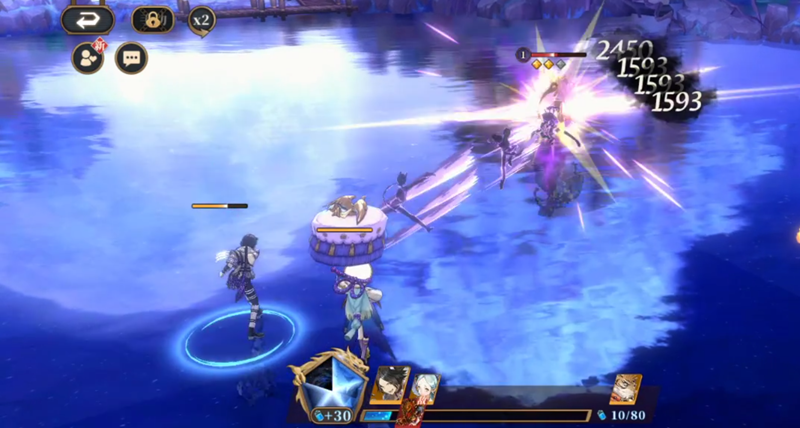Image resolution: width=800 pixels, height=428 pixels.
Task: Toggle the x2 battle speed button
Action: coord(201,19)
